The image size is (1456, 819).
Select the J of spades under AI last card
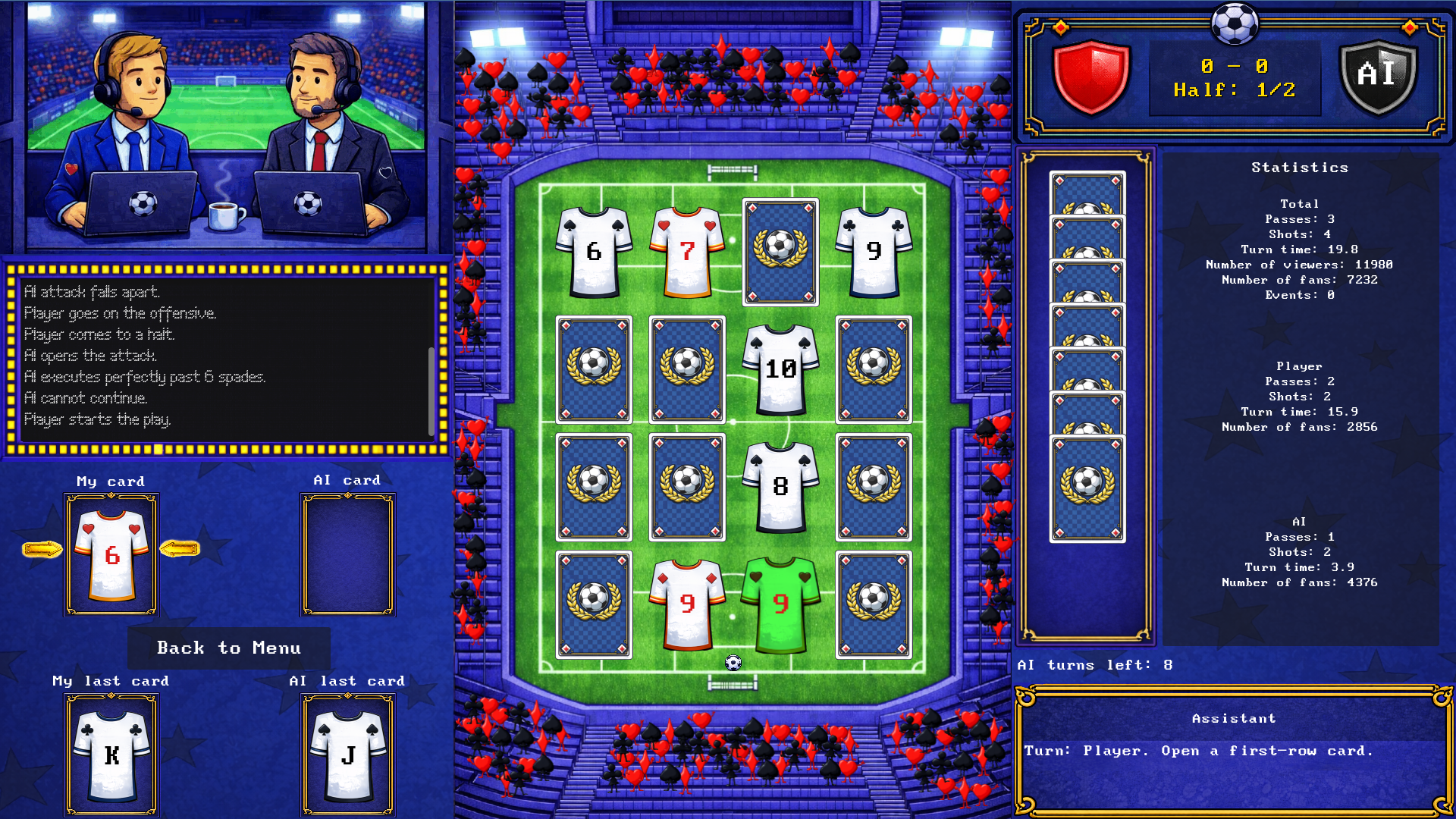[347, 756]
